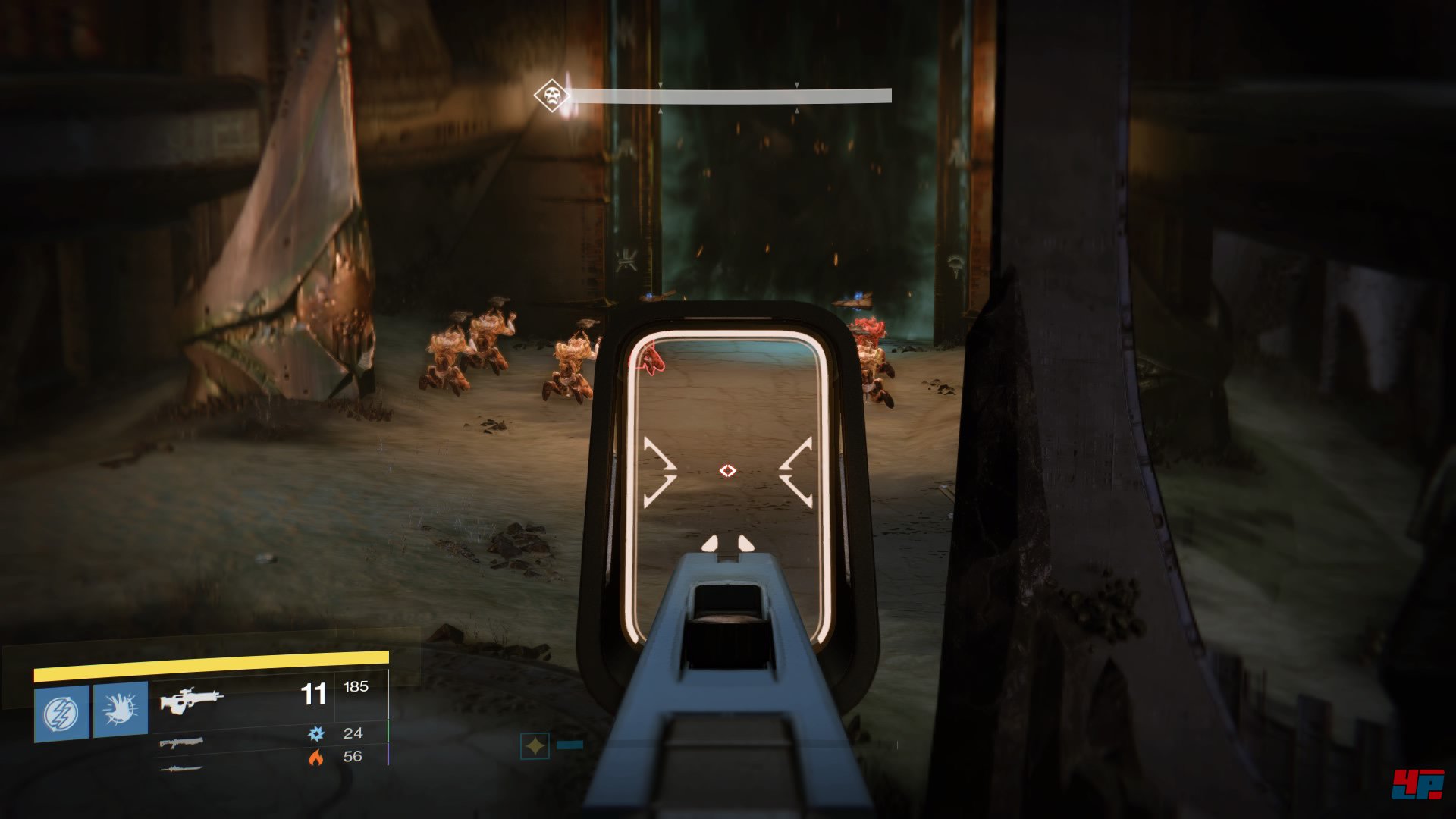The image size is (1456, 819).
Task: Switch to the special weapon icon
Action: (181, 742)
